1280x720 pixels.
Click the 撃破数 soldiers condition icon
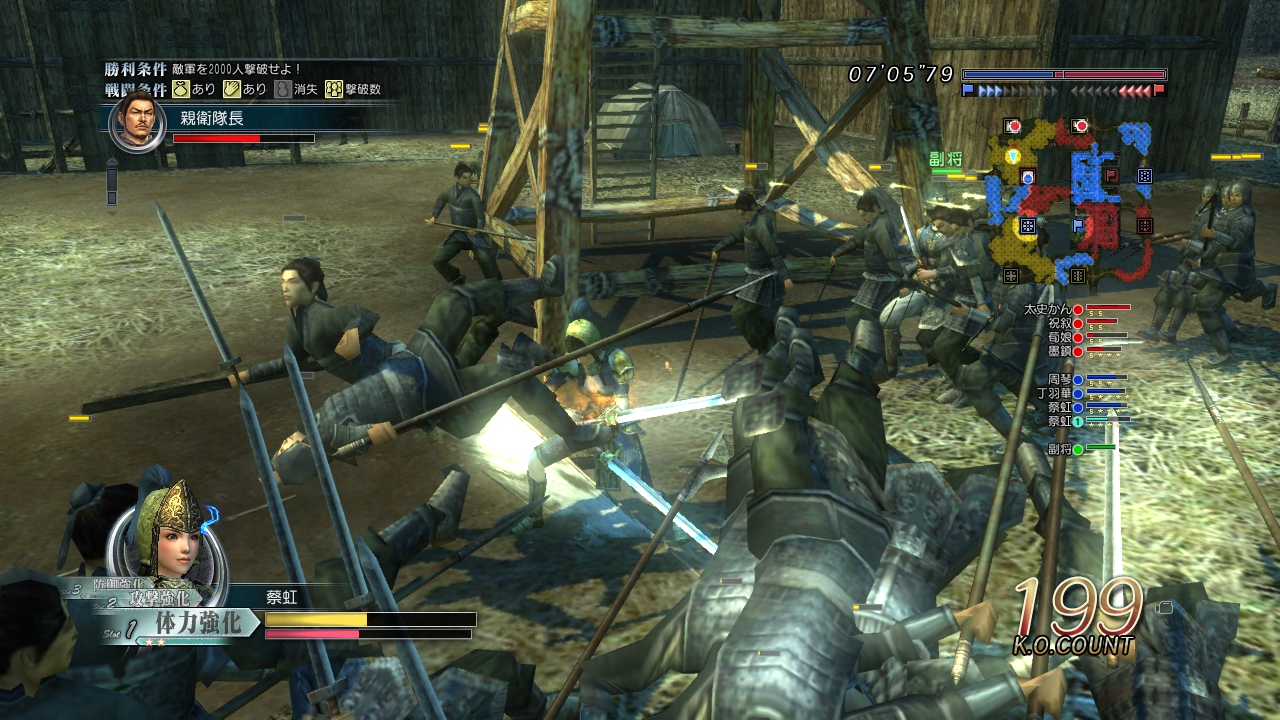pos(334,89)
